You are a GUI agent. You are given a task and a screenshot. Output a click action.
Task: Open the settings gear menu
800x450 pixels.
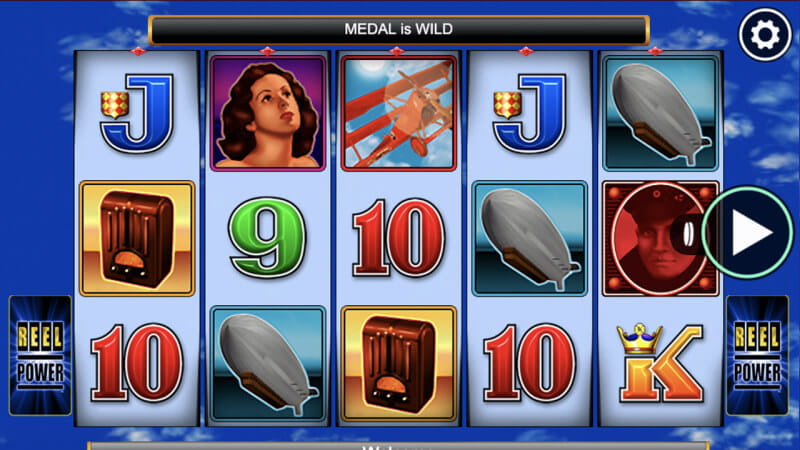764,37
